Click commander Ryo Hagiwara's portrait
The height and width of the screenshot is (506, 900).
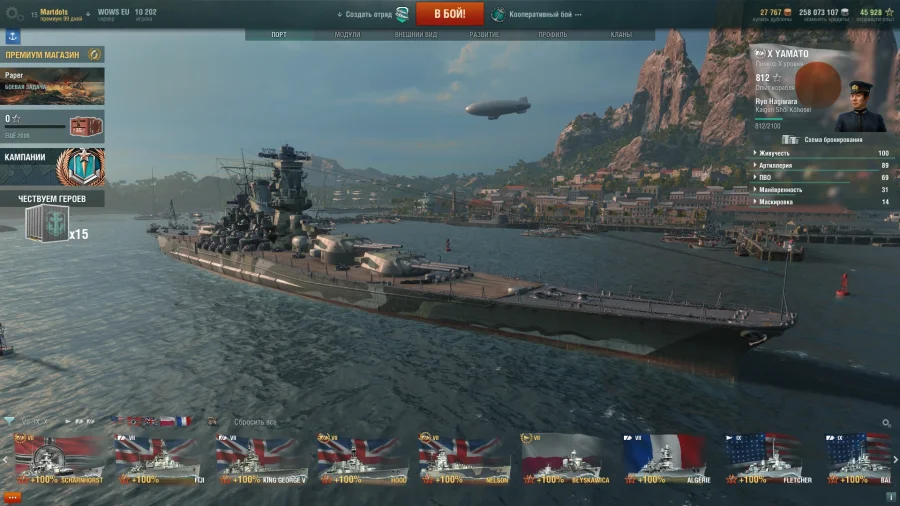coord(860,106)
